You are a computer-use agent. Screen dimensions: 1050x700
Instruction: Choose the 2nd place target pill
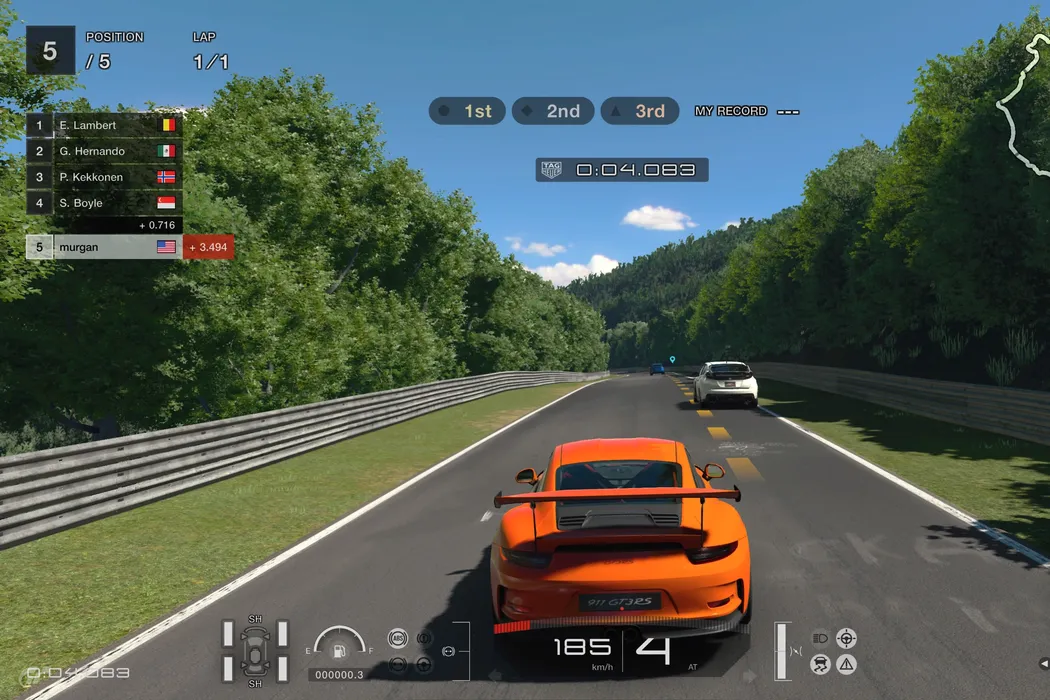[552, 111]
